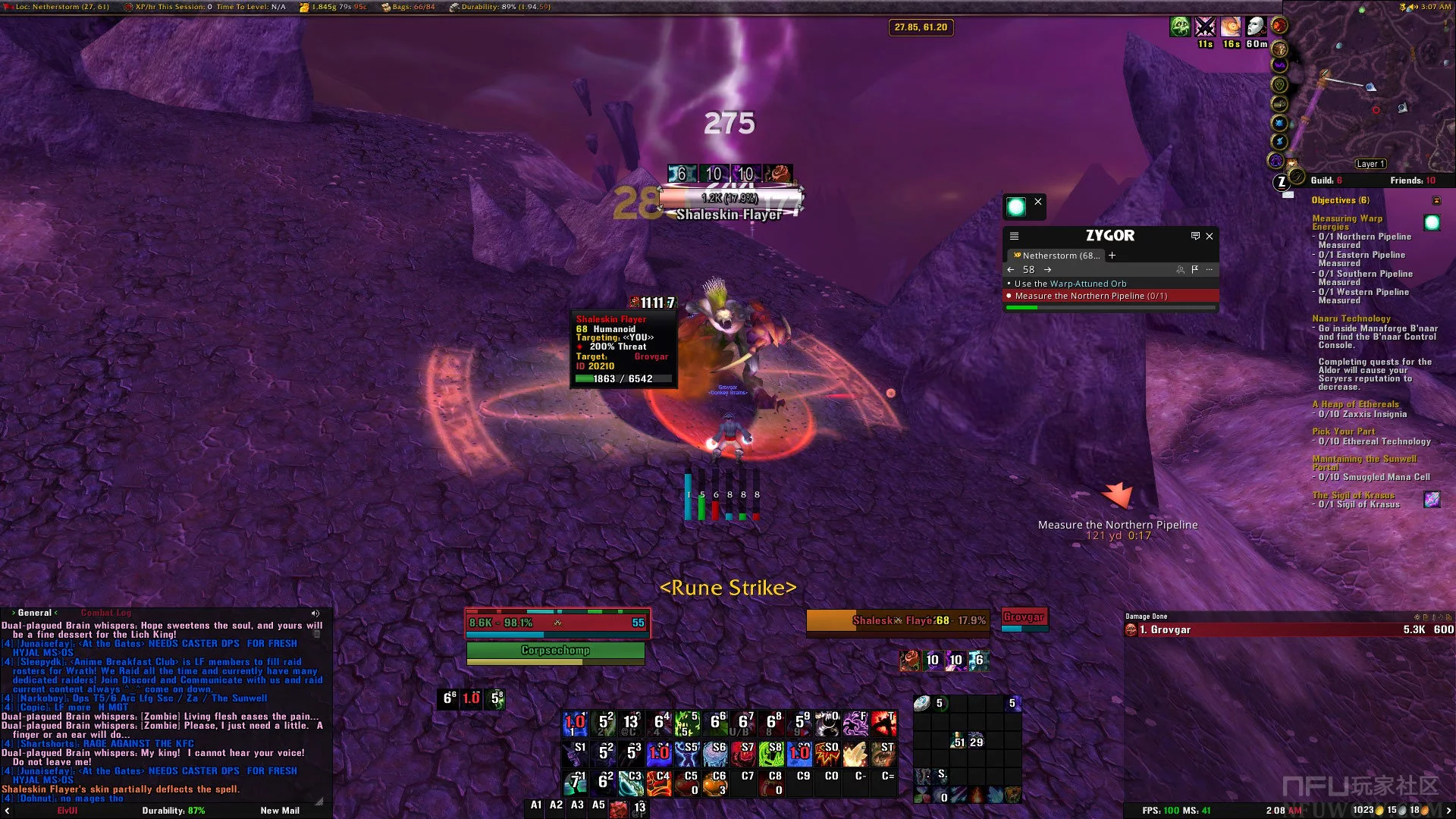Screen dimensions: 1456x819
Task: Open the Zygor hamburger menu
Action: (1014, 236)
